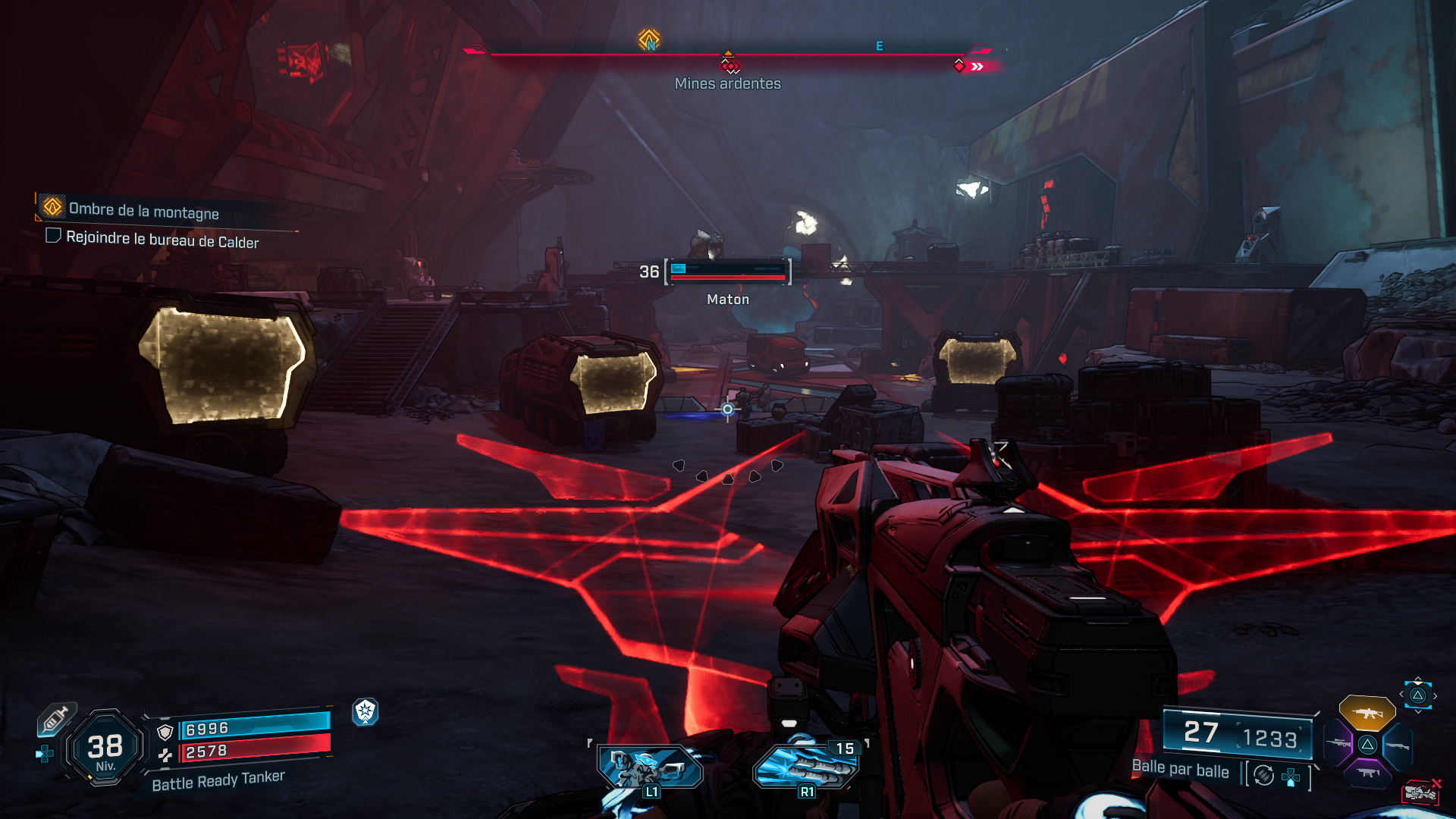Activate the action skill with the armored gunner icon
Image resolution: width=1456 pixels, height=819 pixels.
point(650,767)
